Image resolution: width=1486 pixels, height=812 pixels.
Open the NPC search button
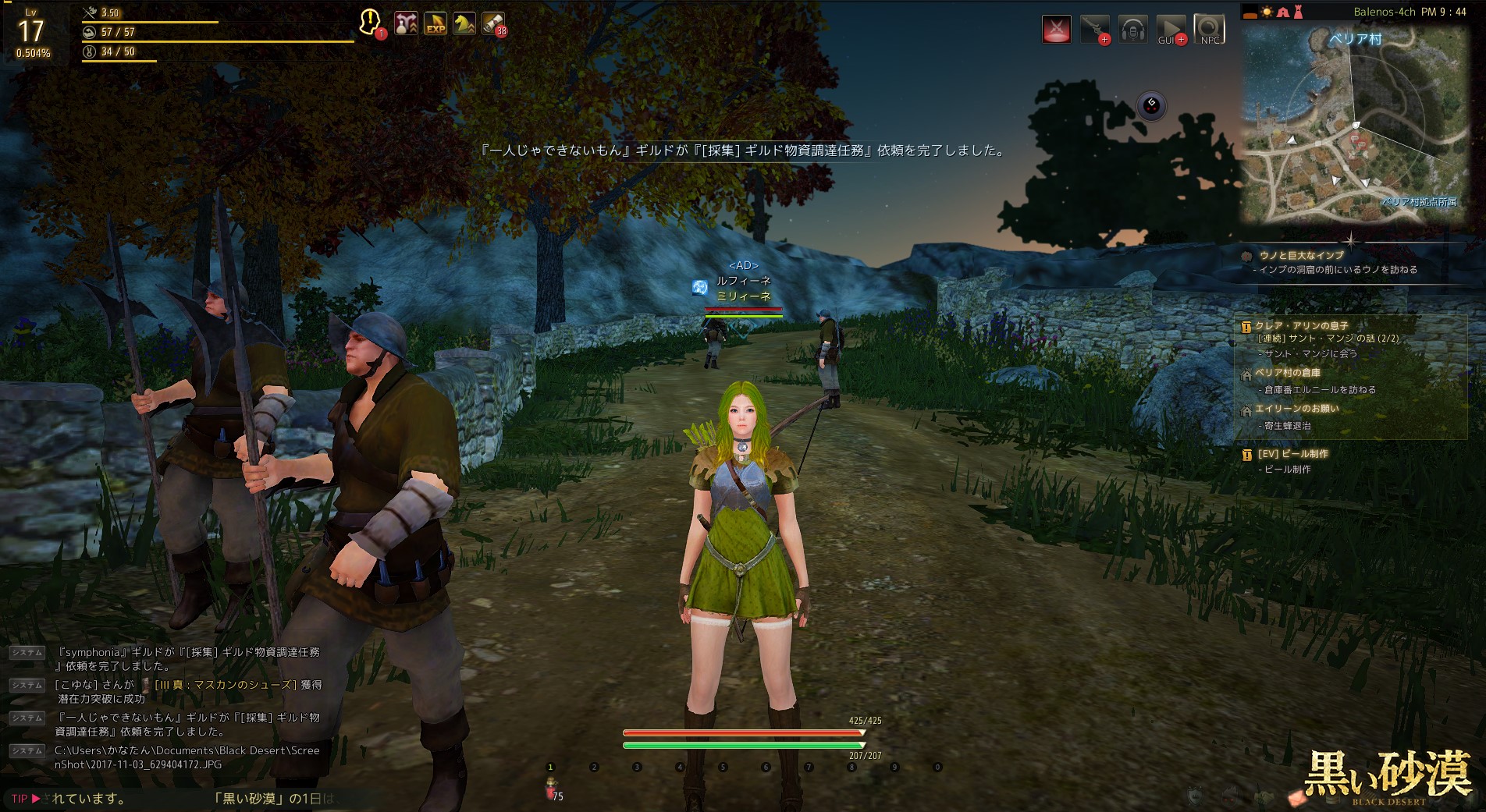[x=1209, y=30]
